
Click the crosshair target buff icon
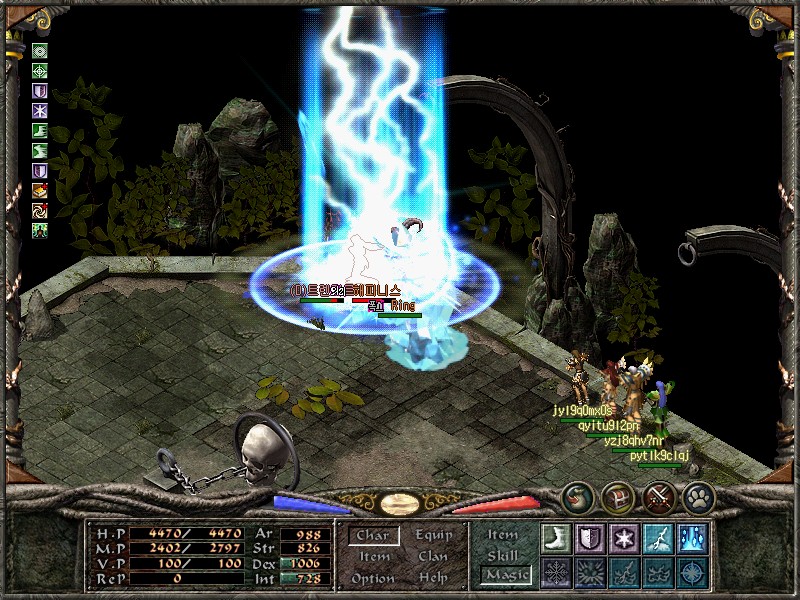[x=40, y=71]
